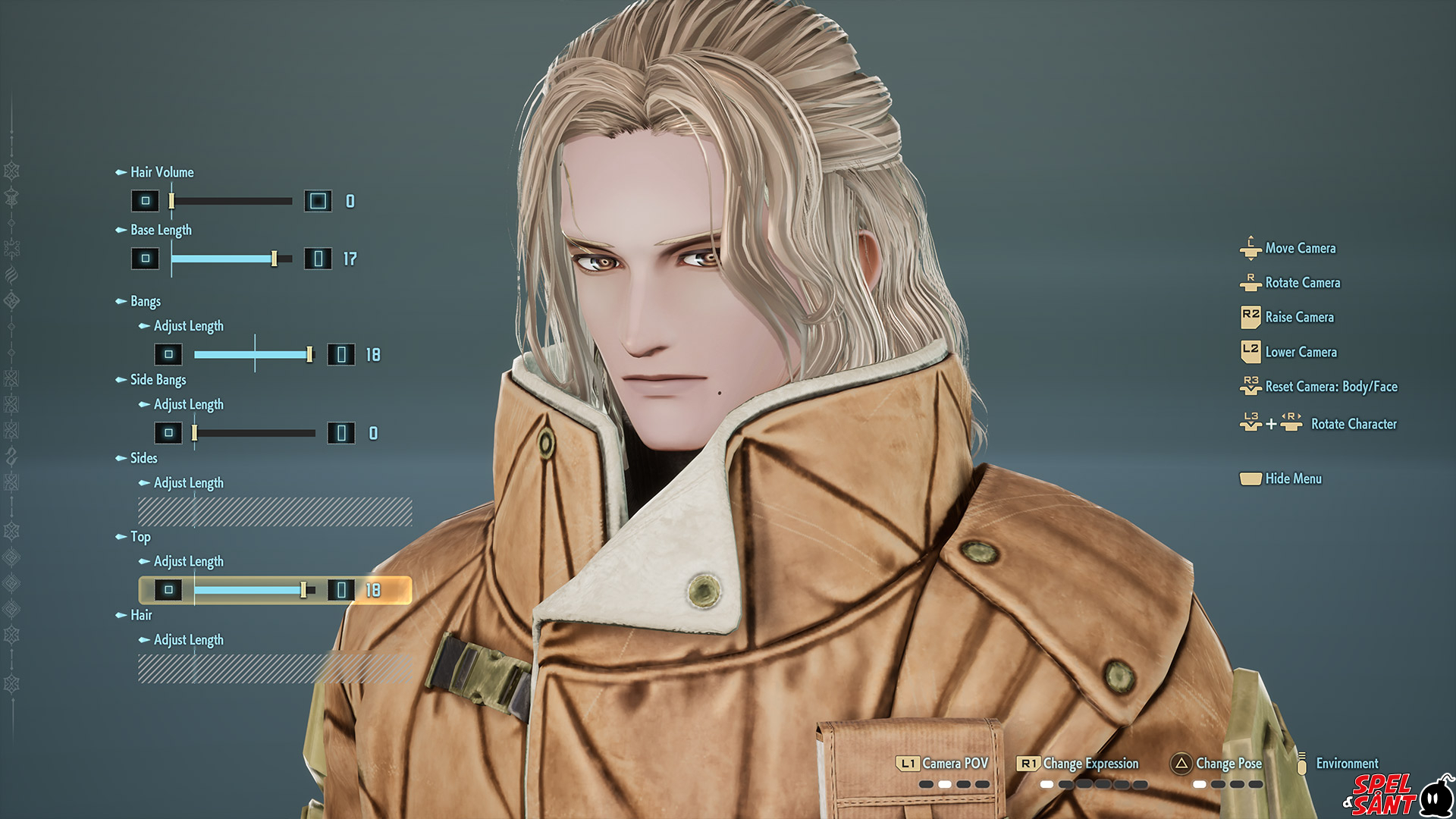The height and width of the screenshot is (819, 1456).
Task: Decrease the Side Bangs length
Action: coord(168,433)
